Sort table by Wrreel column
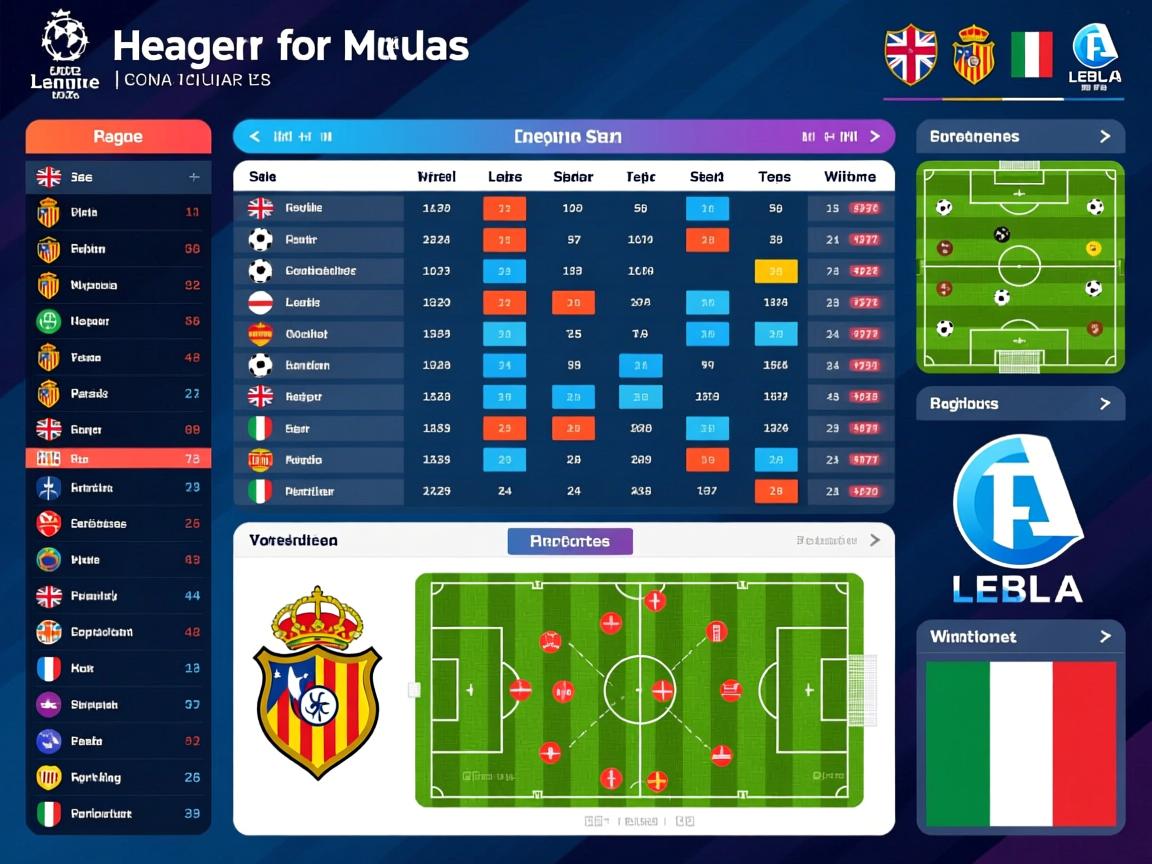1152x864 pixels. pos(436,177)
